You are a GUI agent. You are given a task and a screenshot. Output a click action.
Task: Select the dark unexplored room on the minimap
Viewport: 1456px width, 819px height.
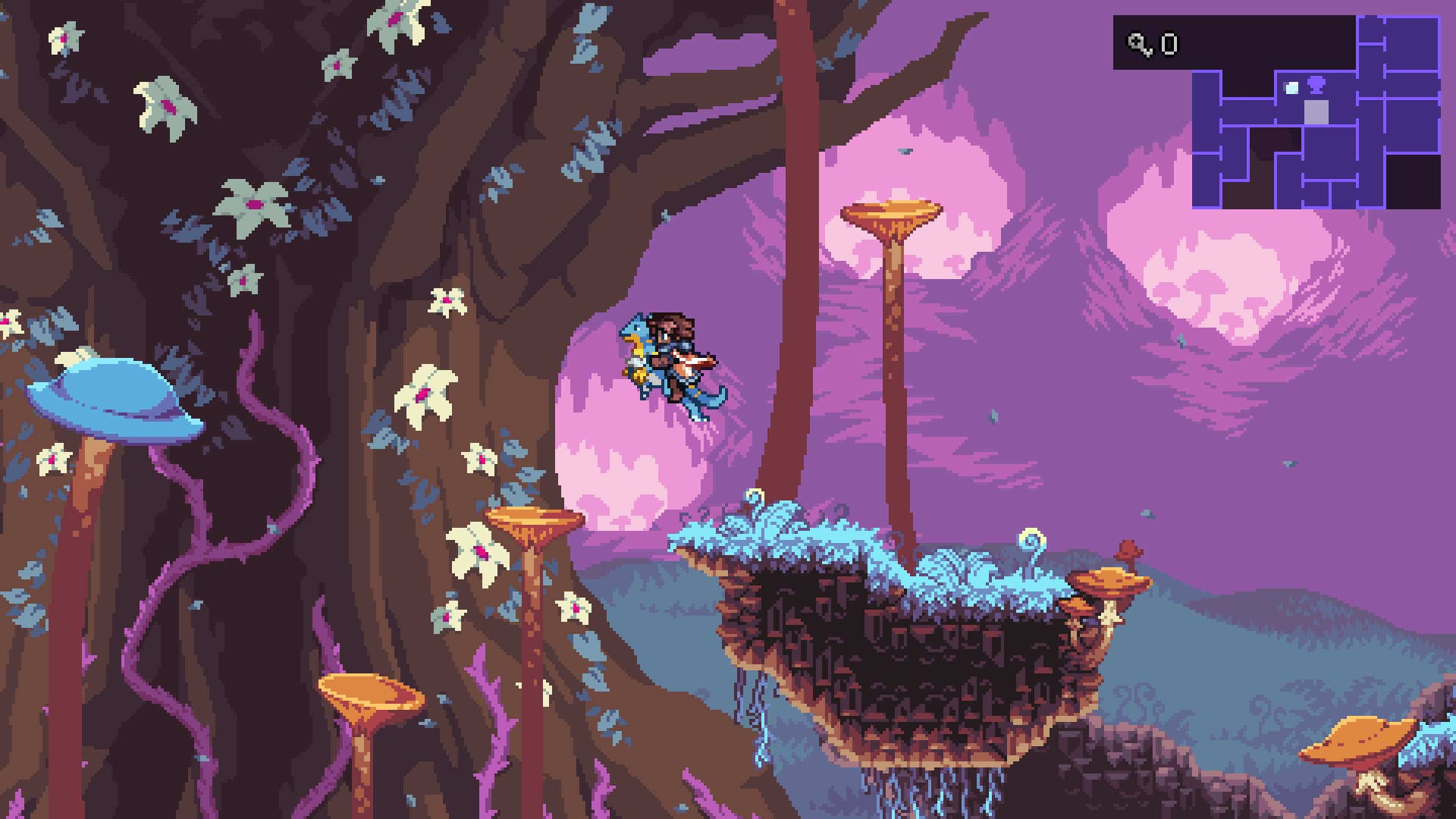click(x=1411, y=181)
